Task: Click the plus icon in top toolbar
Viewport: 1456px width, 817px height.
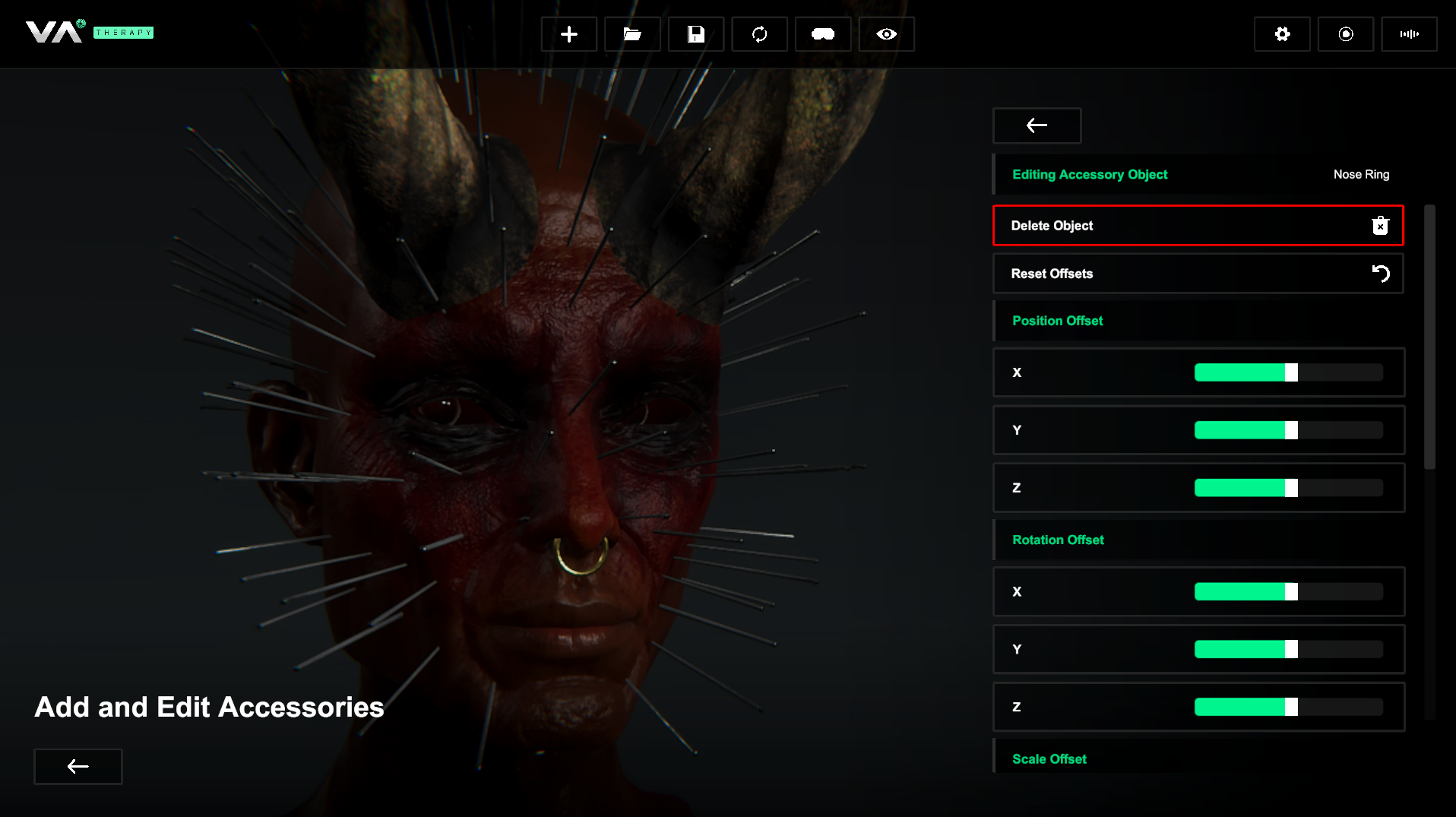Action: (568, 34)
